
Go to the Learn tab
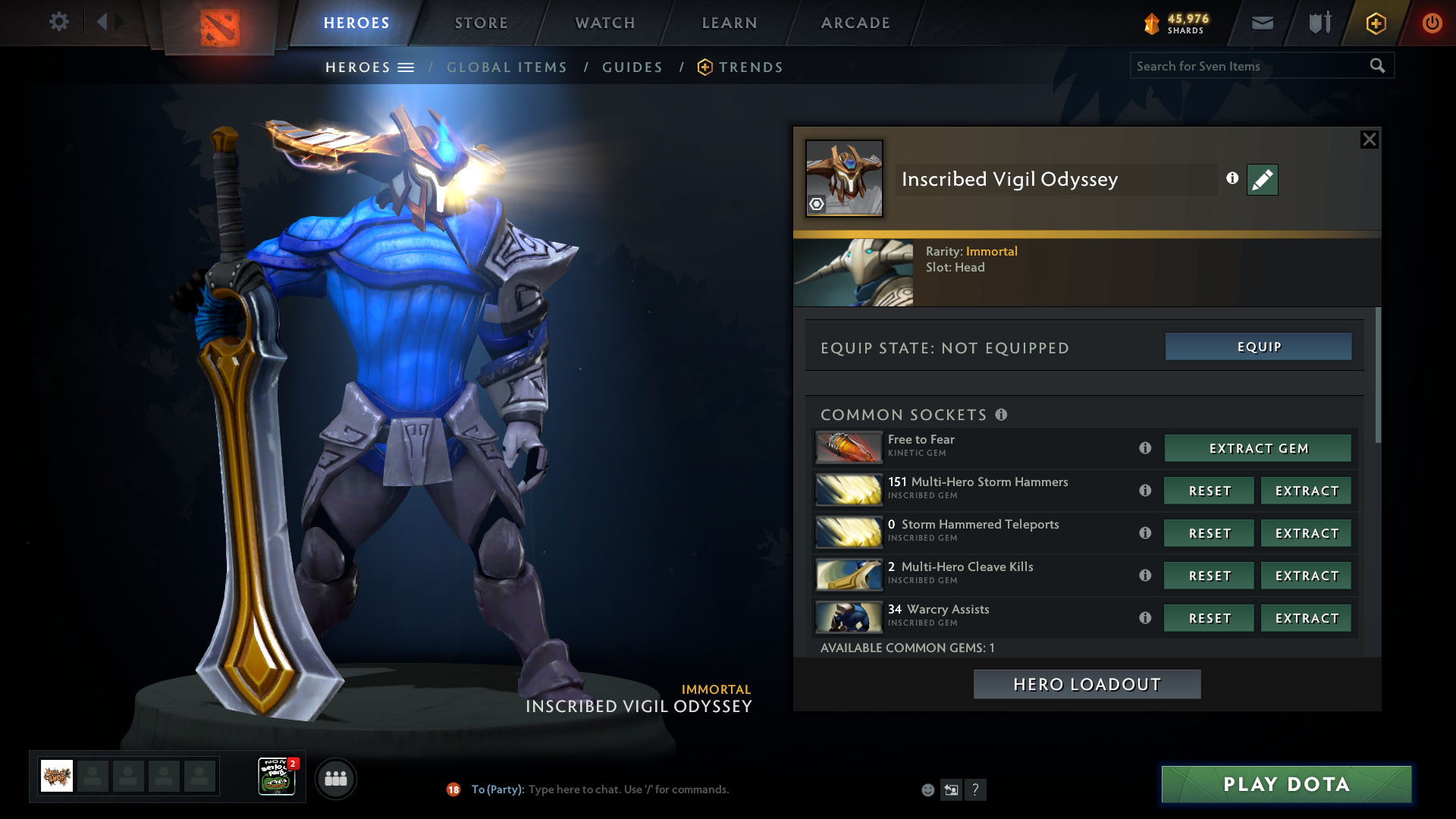[730, 23]
